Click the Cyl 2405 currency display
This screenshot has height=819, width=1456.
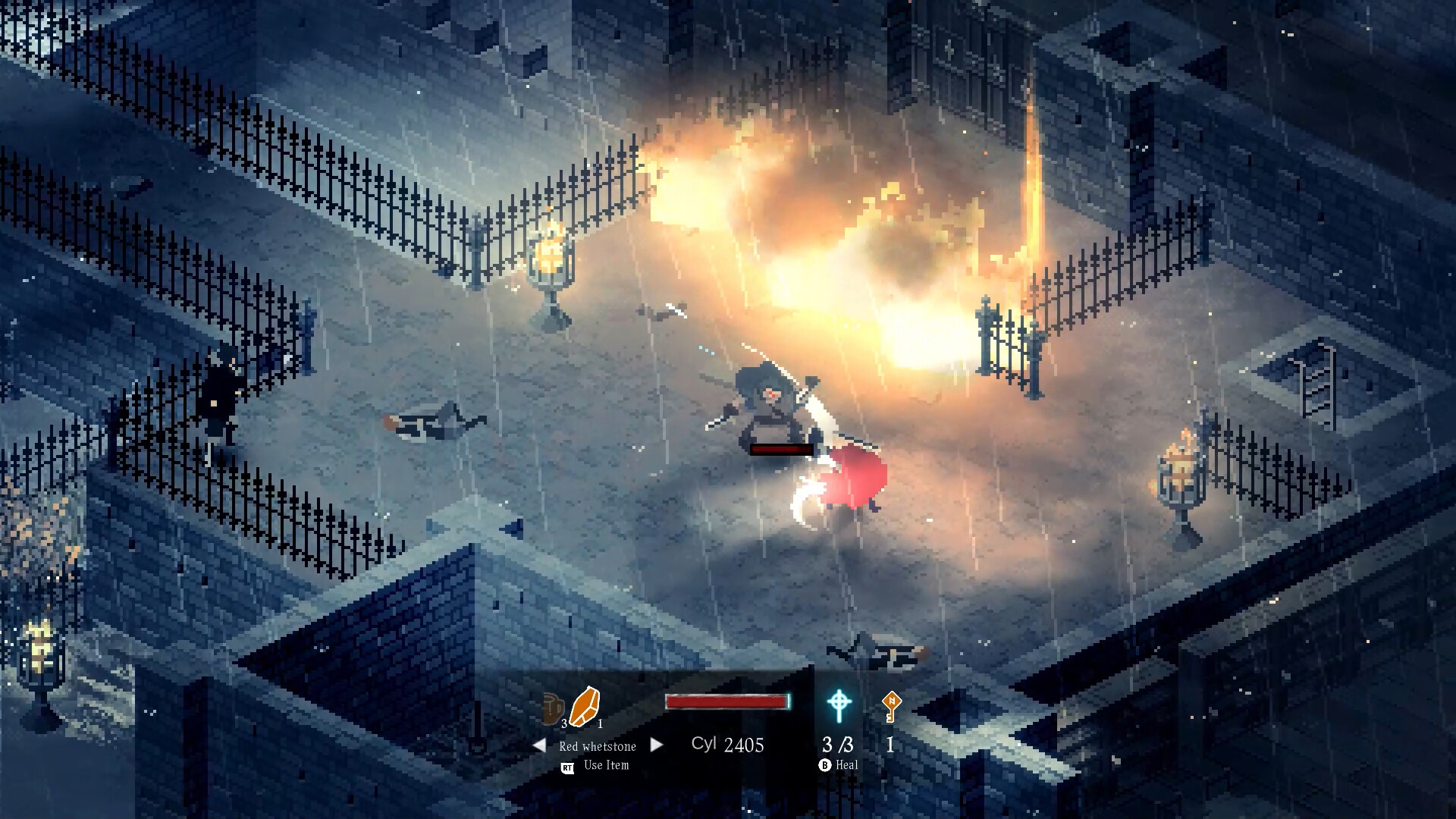[x=726, y=745]
